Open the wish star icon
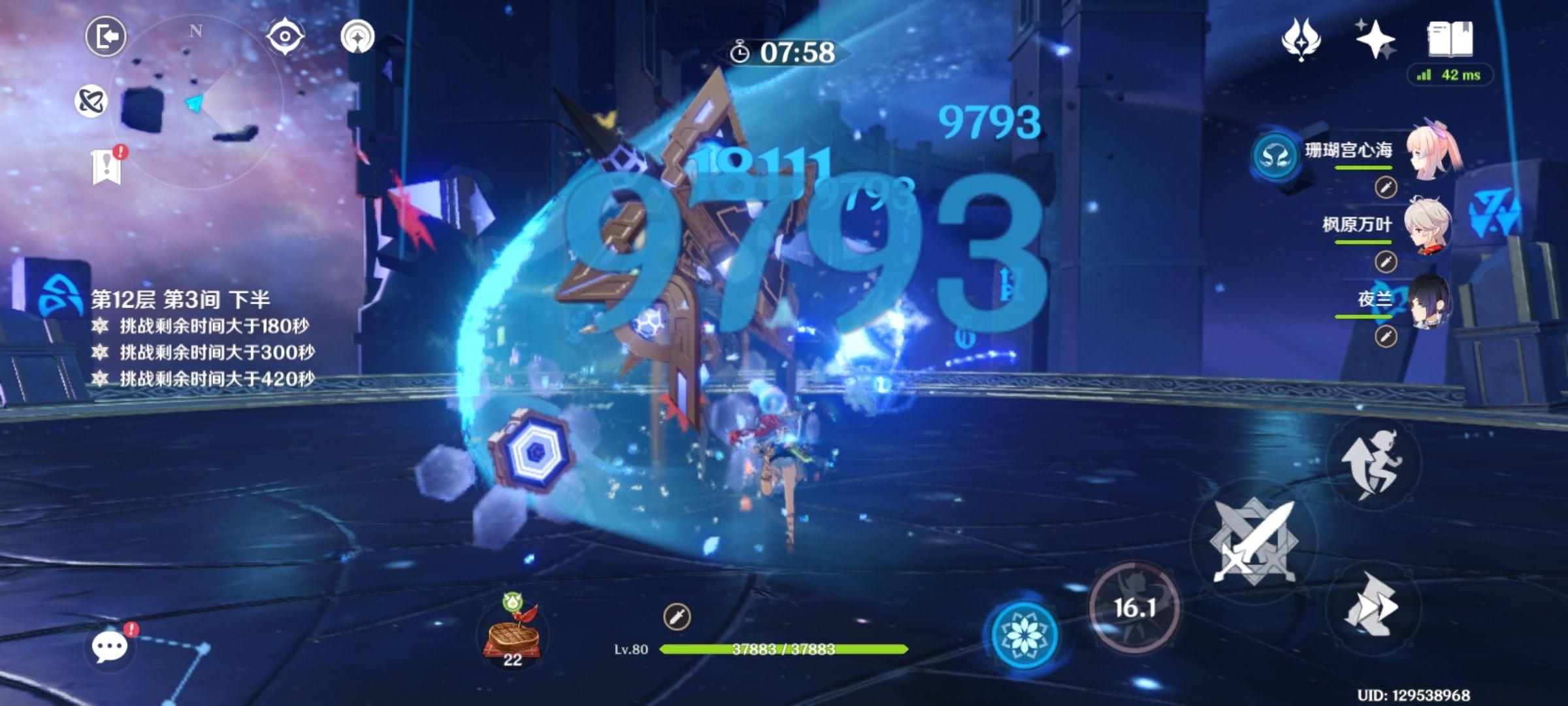1568x706 pixels. coord(1375,39)
